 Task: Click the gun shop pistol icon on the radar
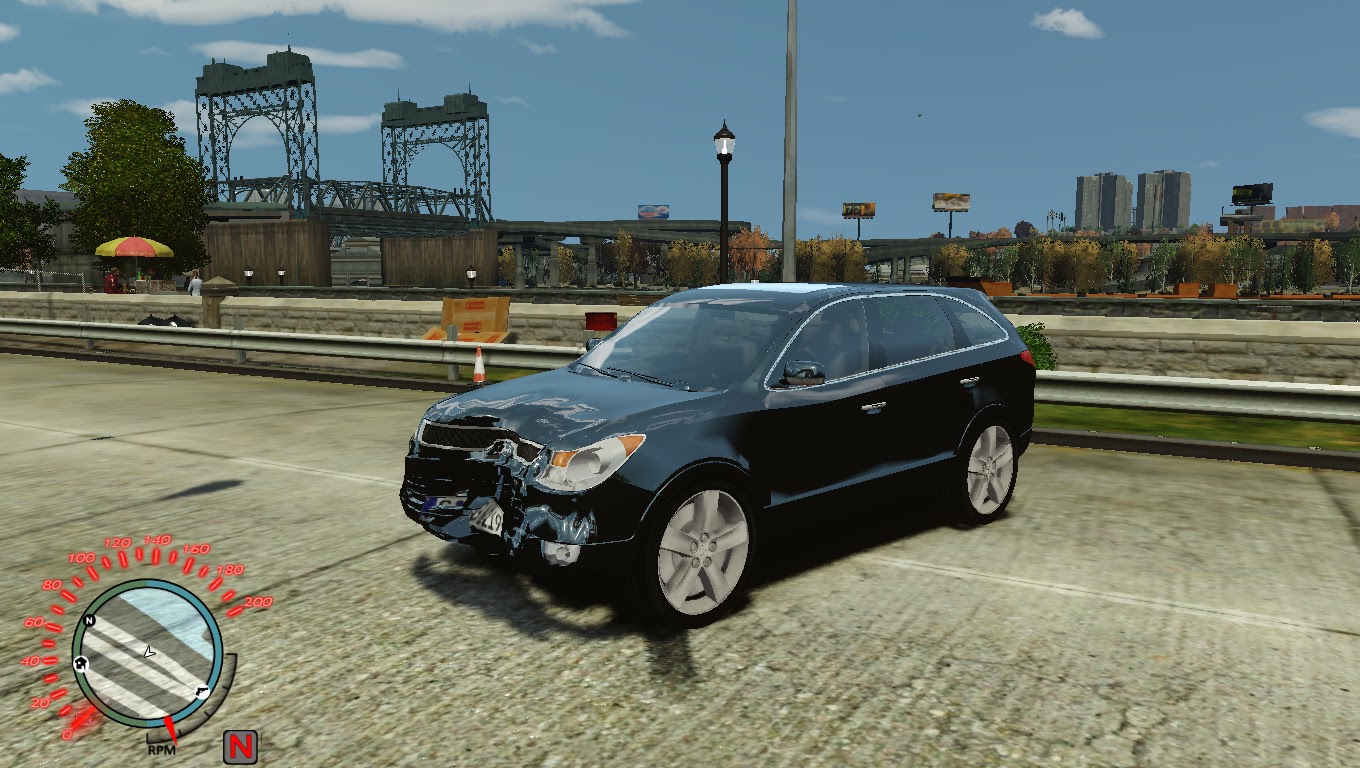click(202, 692)
